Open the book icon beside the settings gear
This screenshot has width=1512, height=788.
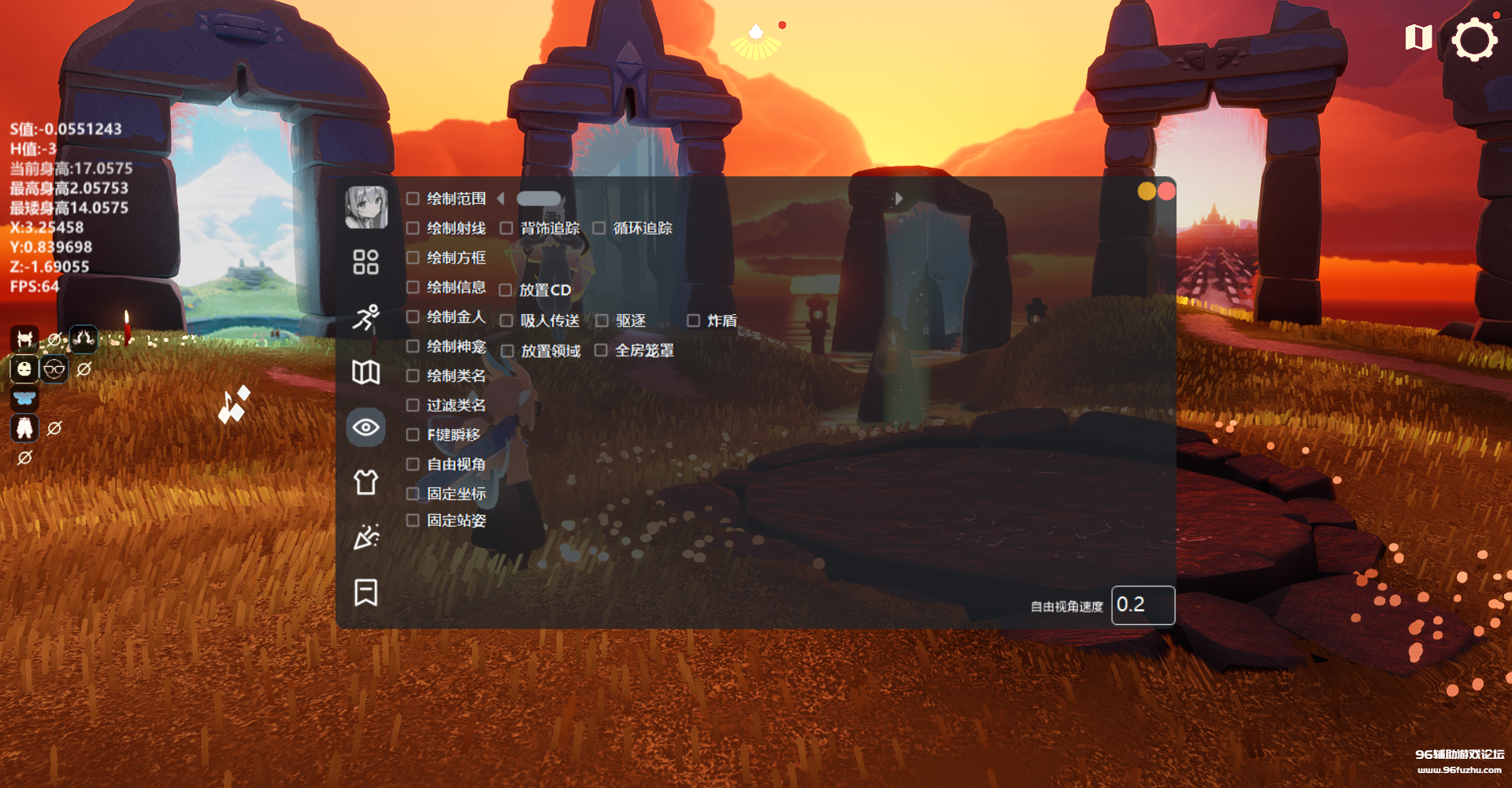1417,37
